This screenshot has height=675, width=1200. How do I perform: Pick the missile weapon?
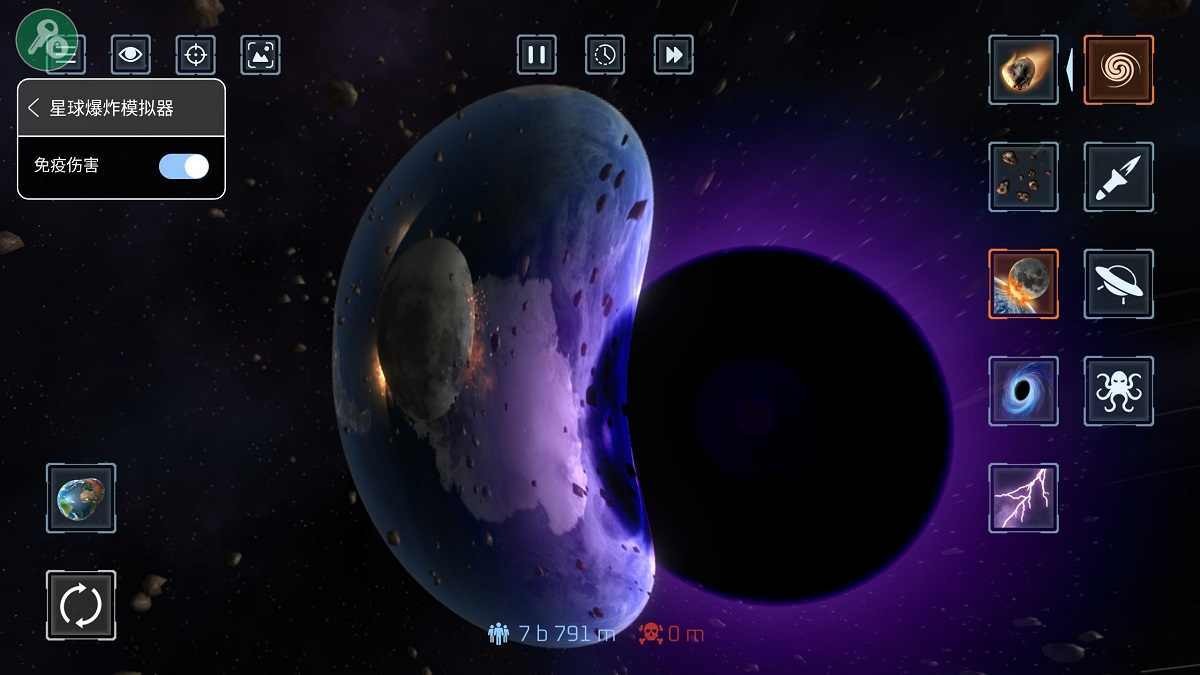tap(1119, 177)
